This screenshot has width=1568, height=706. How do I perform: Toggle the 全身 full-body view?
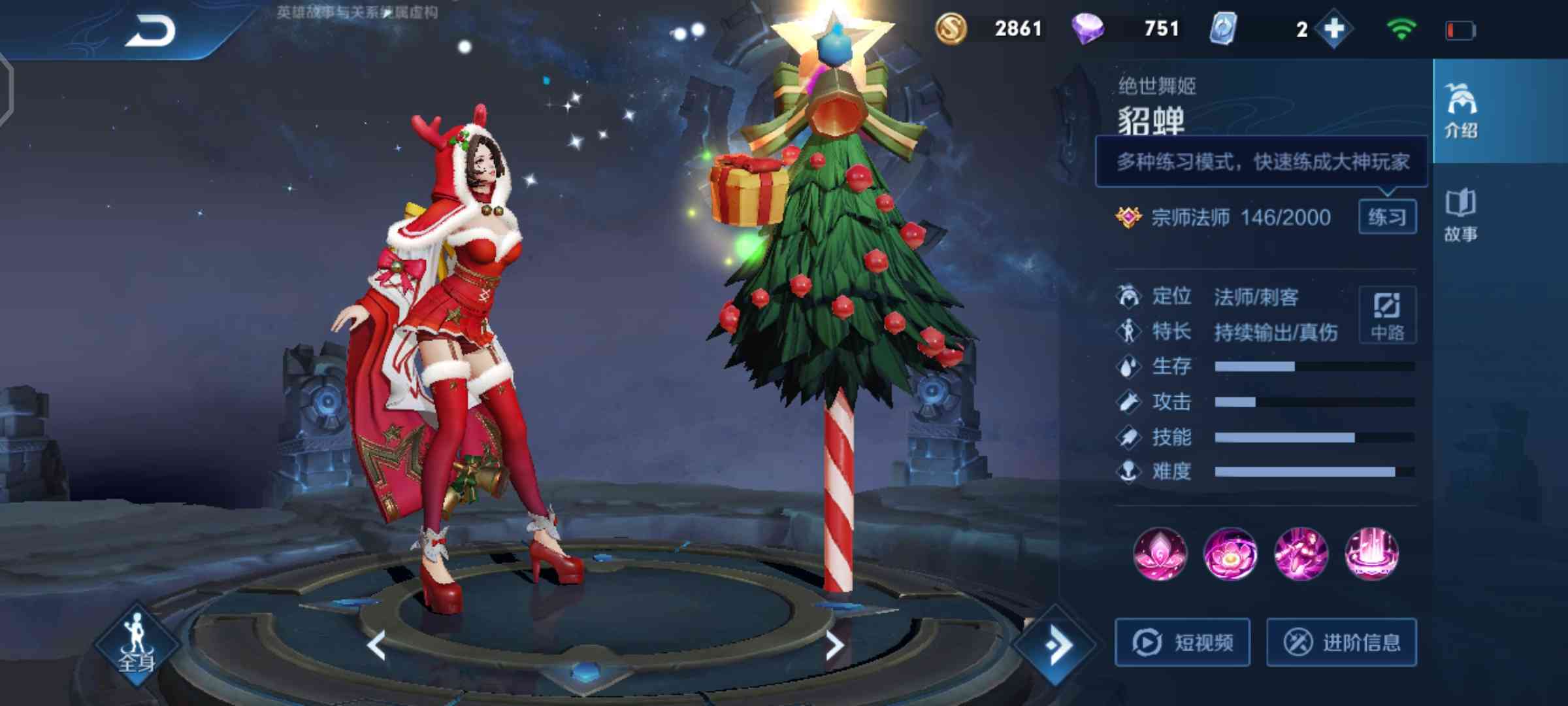(x=137, y=644)
